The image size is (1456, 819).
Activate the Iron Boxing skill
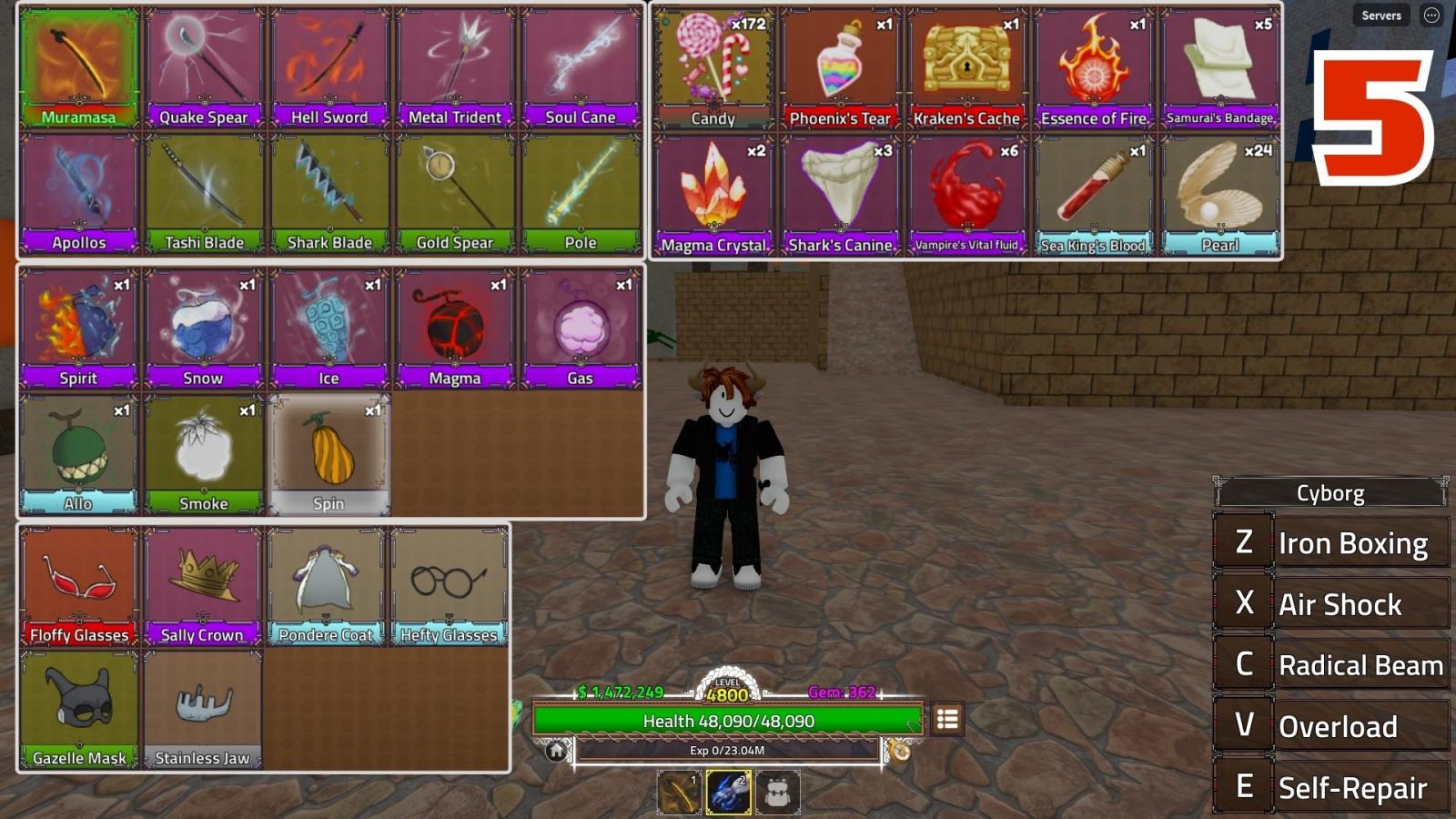pyautogui.click(x=1331, y=543)
